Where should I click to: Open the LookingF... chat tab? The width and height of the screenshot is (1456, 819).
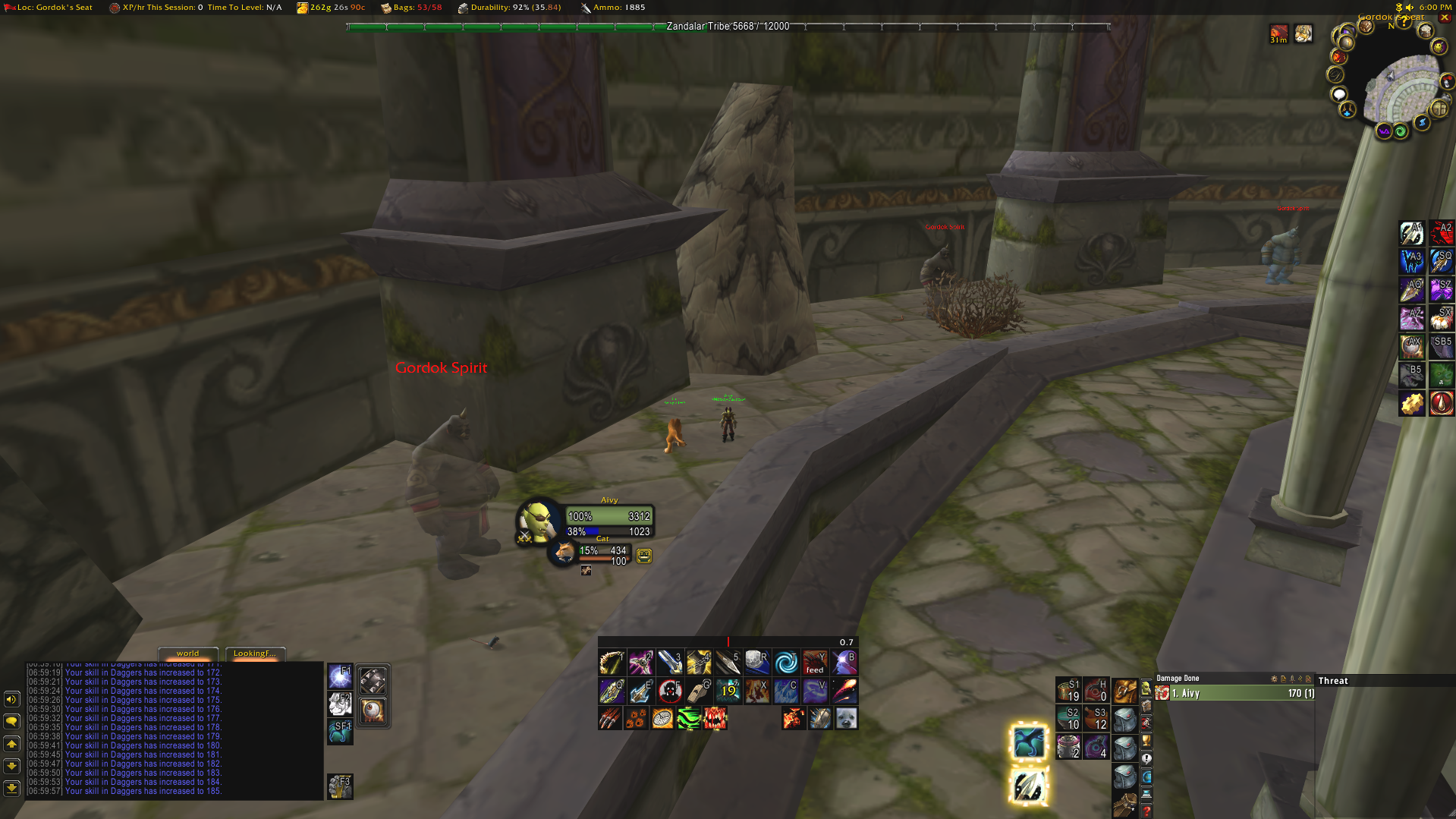(254, 654)
